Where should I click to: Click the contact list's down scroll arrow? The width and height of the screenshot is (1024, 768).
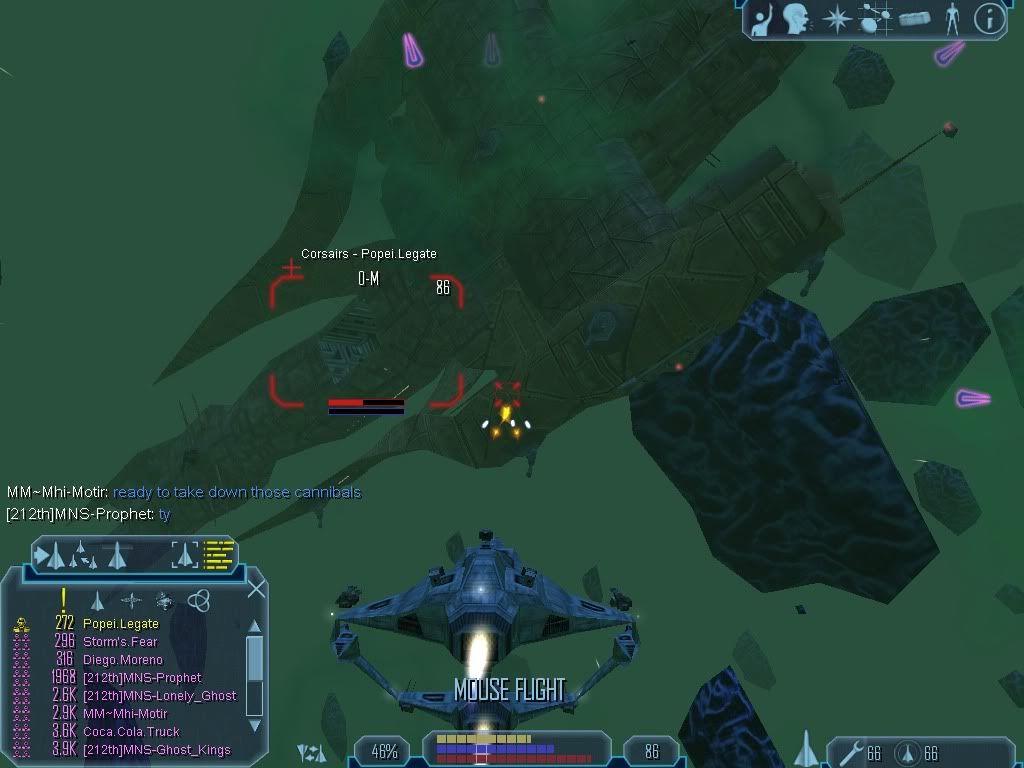[254, 723]
